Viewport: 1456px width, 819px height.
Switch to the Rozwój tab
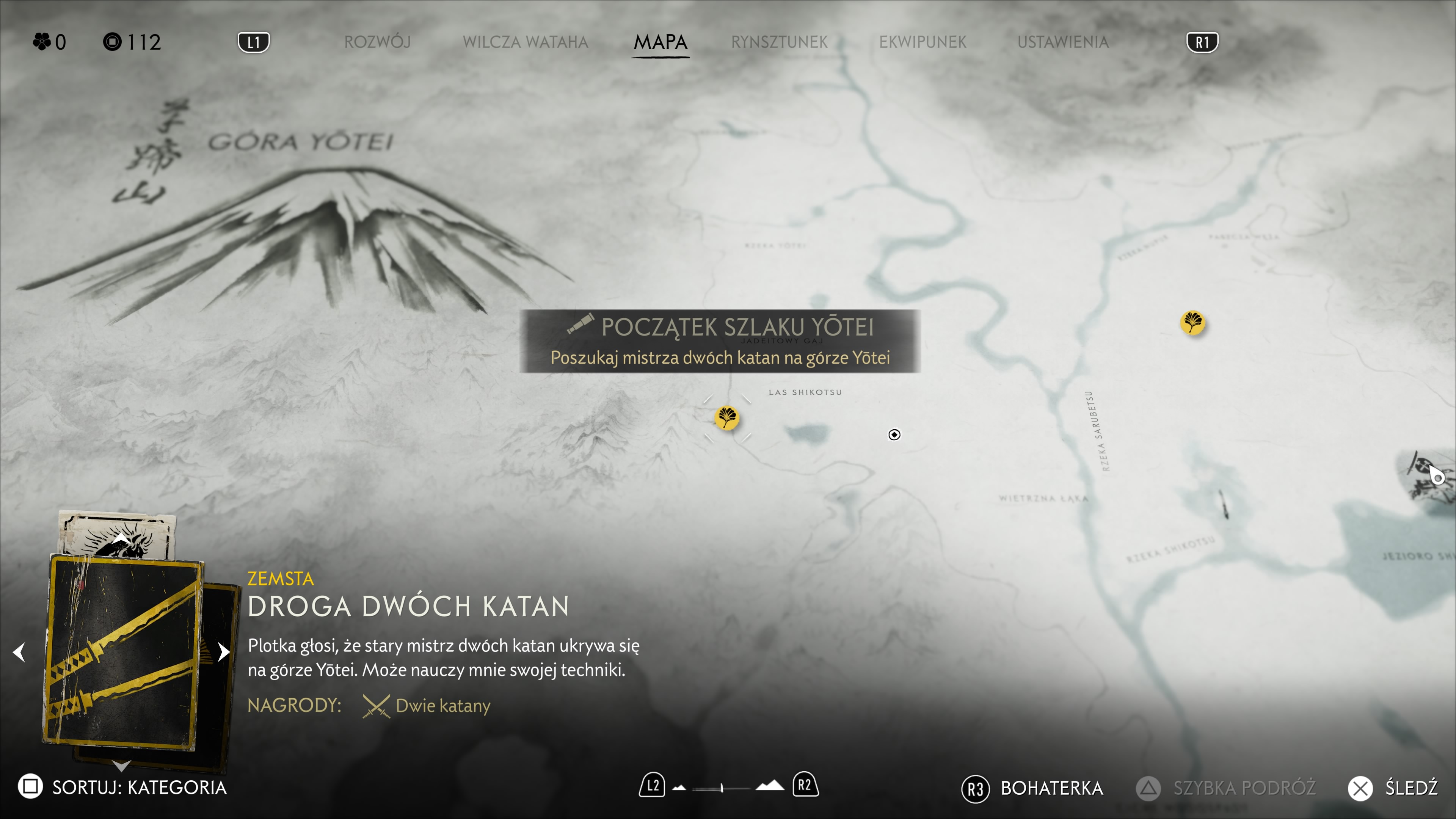pos(377,42)
